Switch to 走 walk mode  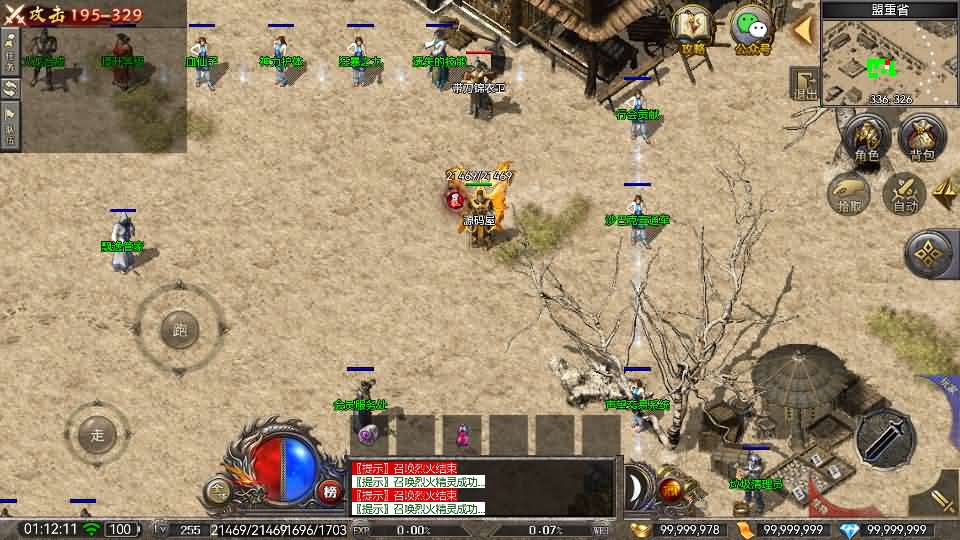(x=97, y=435)
